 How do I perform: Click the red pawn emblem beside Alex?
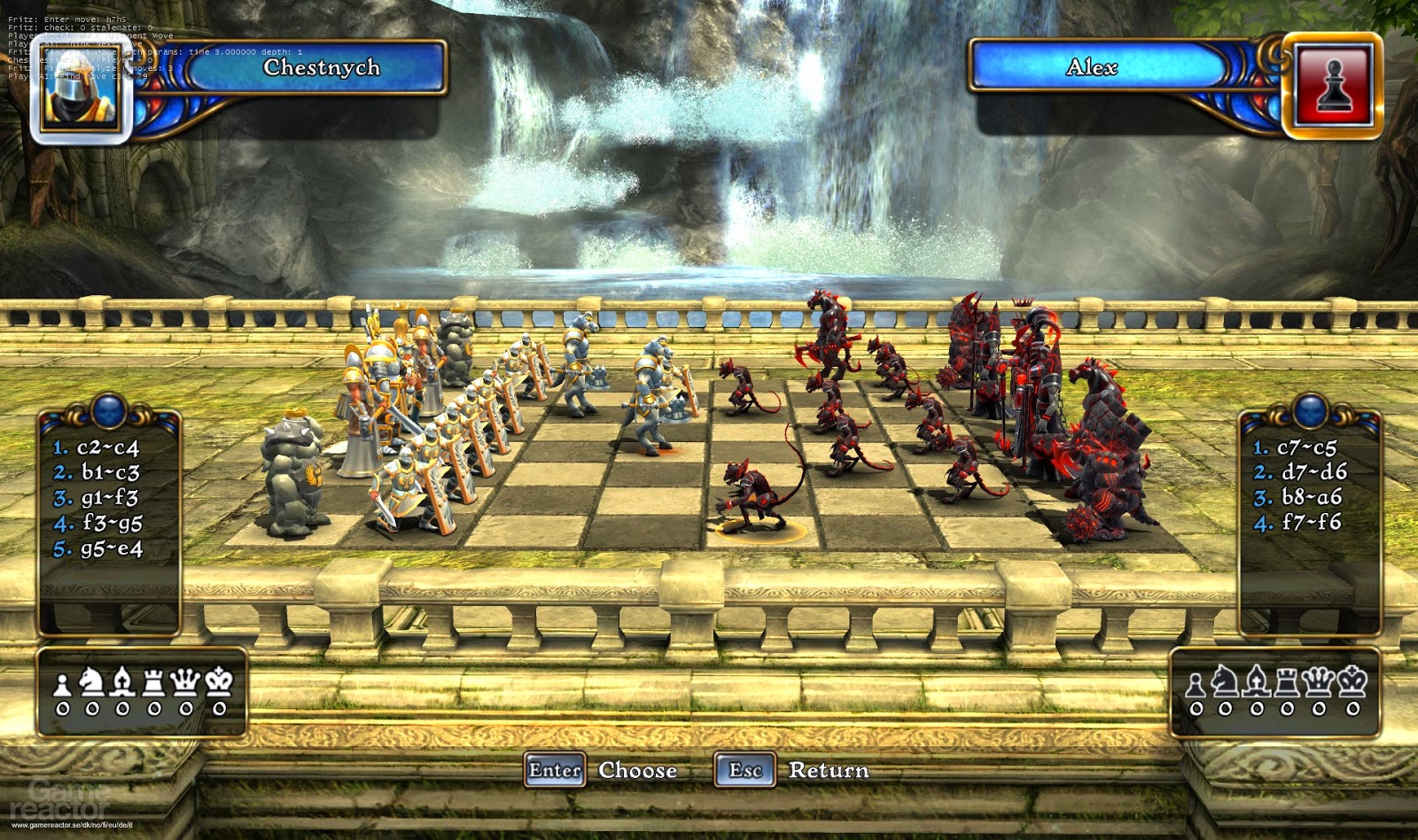click(x=1335, y=83)
